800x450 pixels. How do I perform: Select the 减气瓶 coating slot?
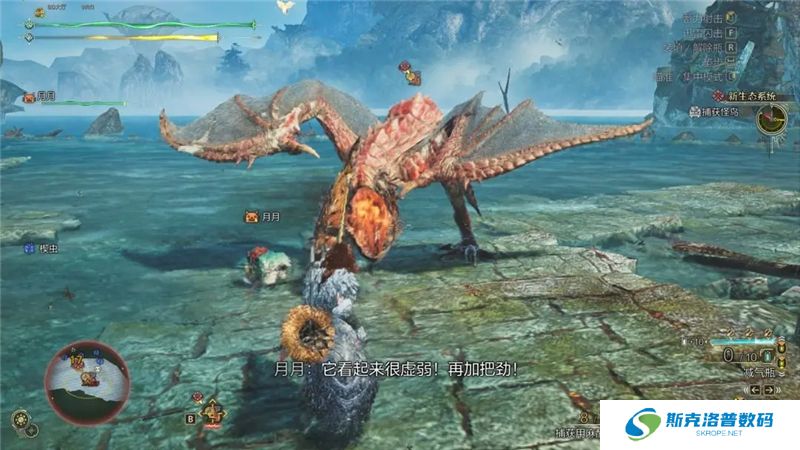tap(762, 373)
